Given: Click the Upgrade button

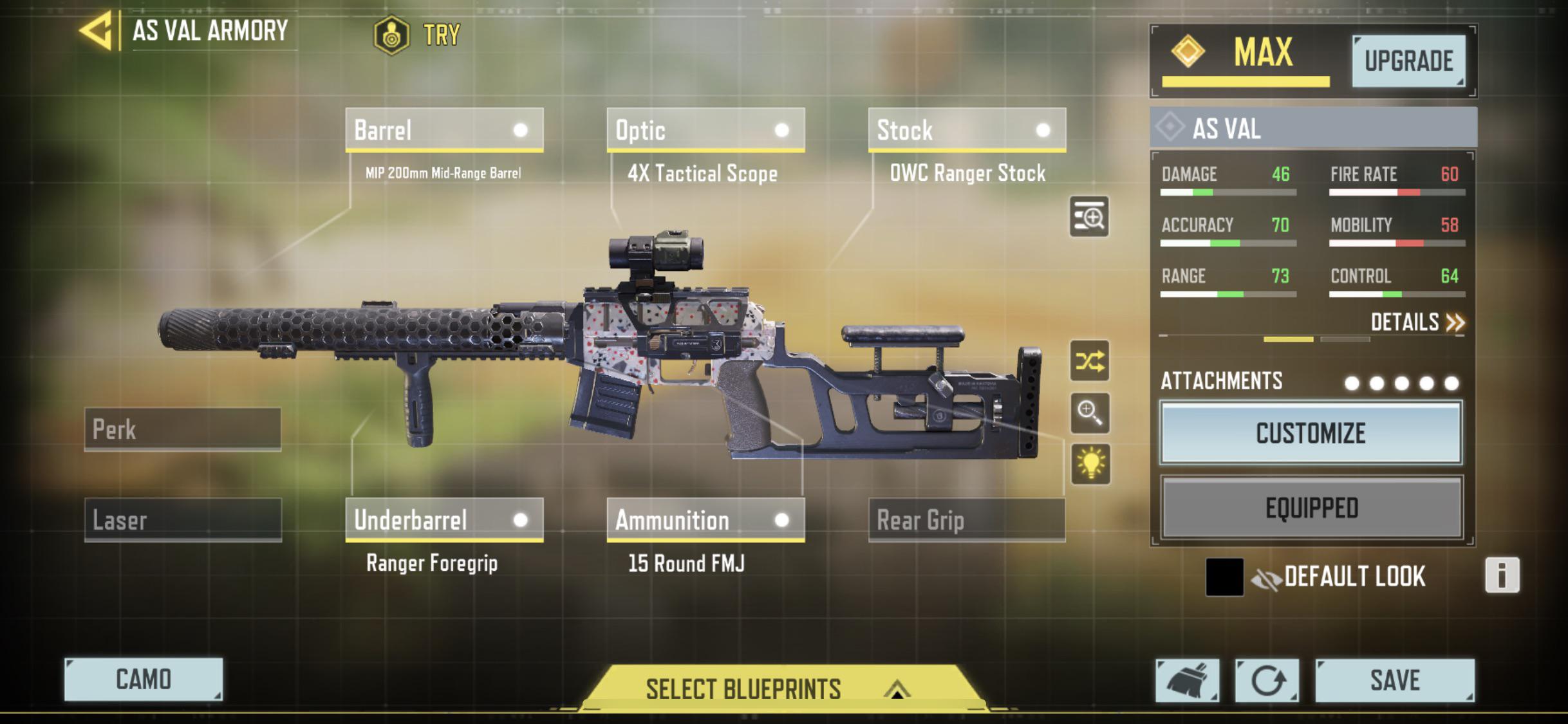Looking at the screenshot, I should tap(1408, 61).
